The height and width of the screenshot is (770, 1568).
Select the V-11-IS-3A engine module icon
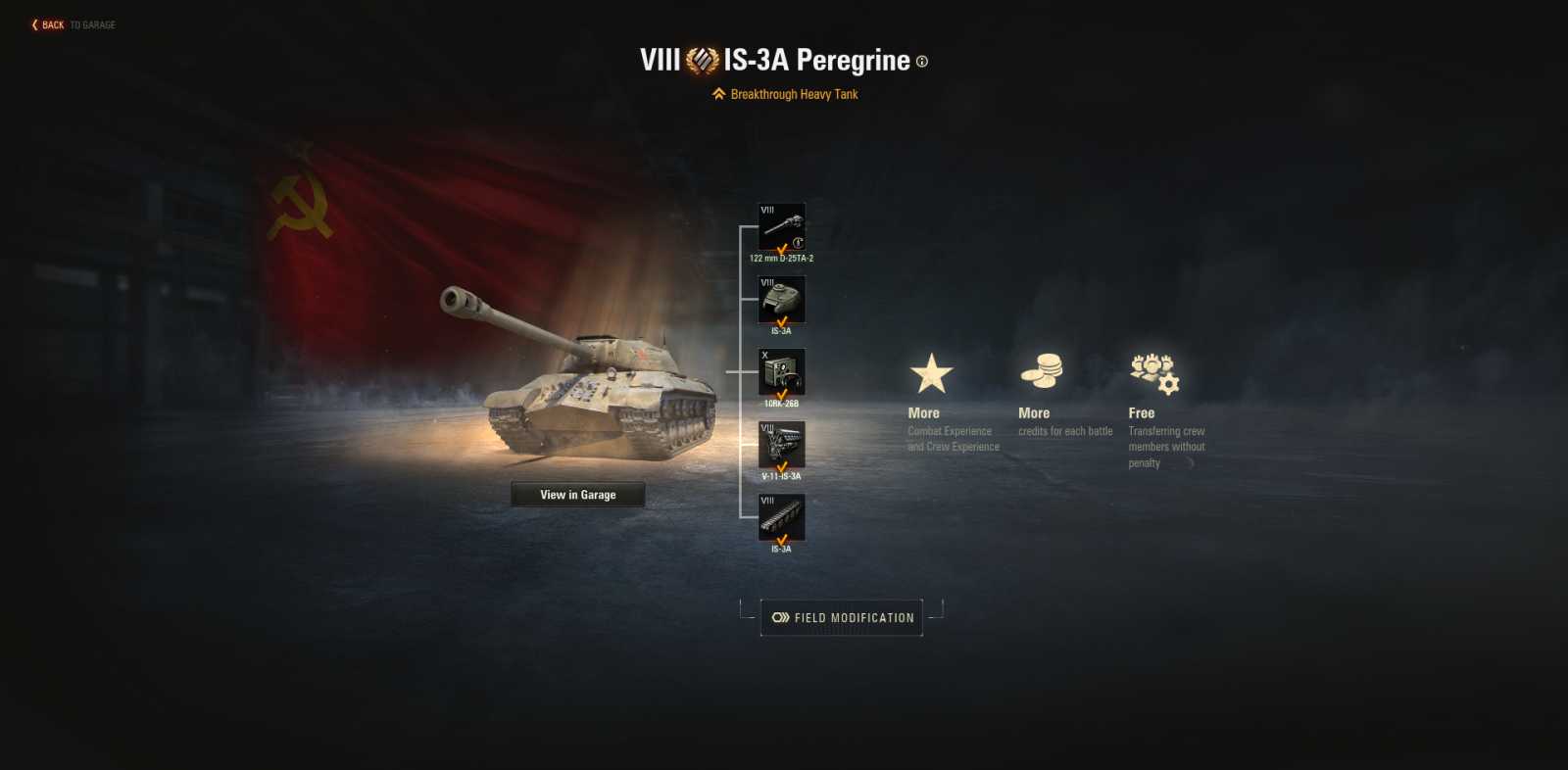click(782, 443)
